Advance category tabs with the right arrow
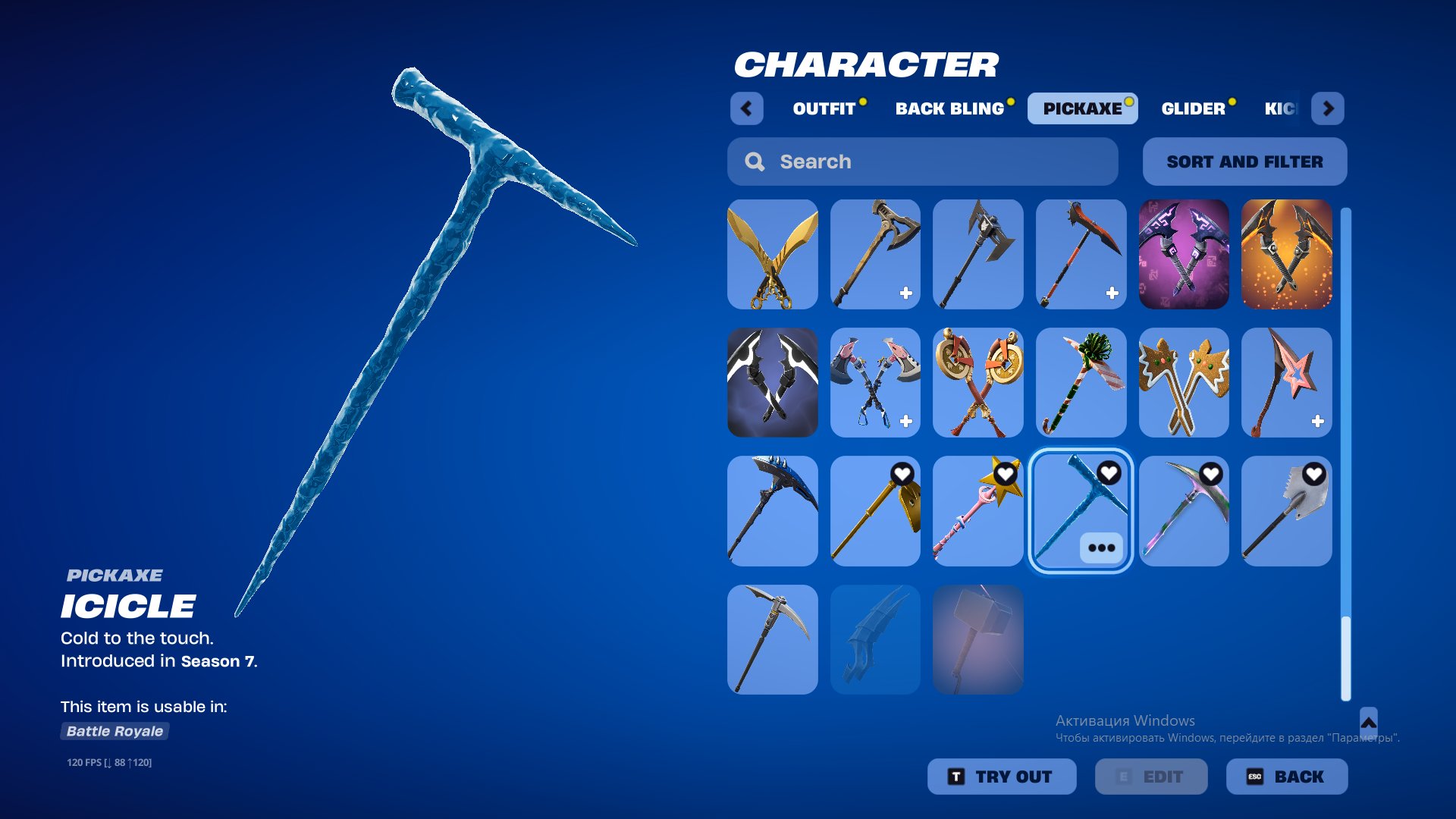Viewport: 1456px width, 819px height. click(x=1328, y=108)
